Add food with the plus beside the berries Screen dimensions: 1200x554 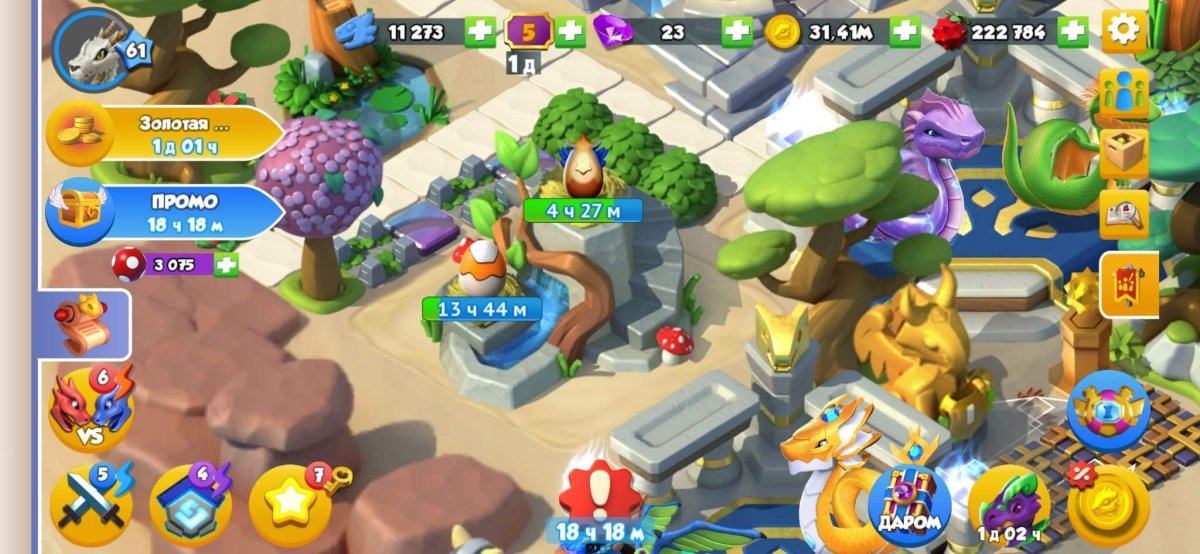(1073, 32)
